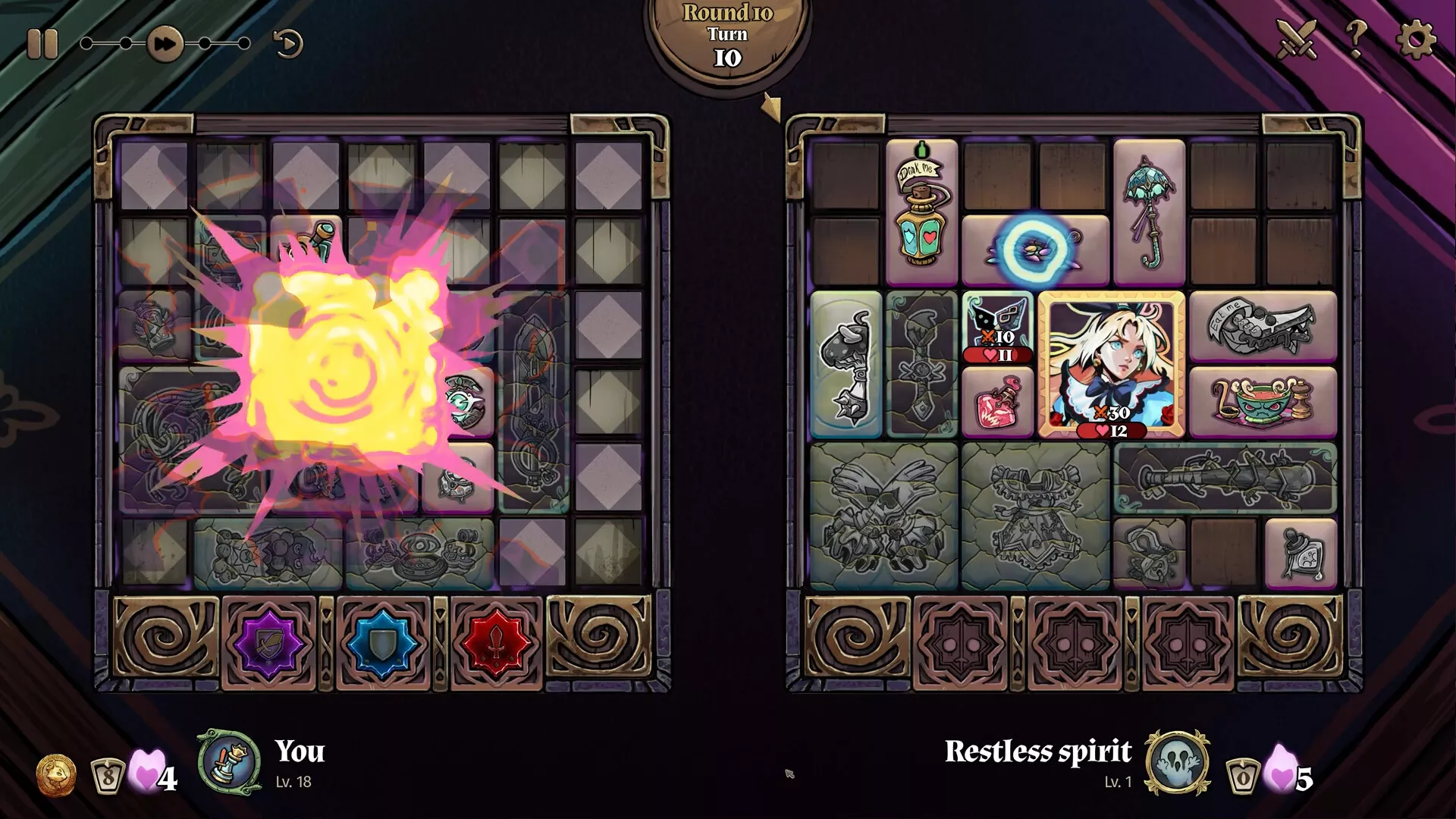Open the help question mark
1456x819 pixels.
point(1356,38)
